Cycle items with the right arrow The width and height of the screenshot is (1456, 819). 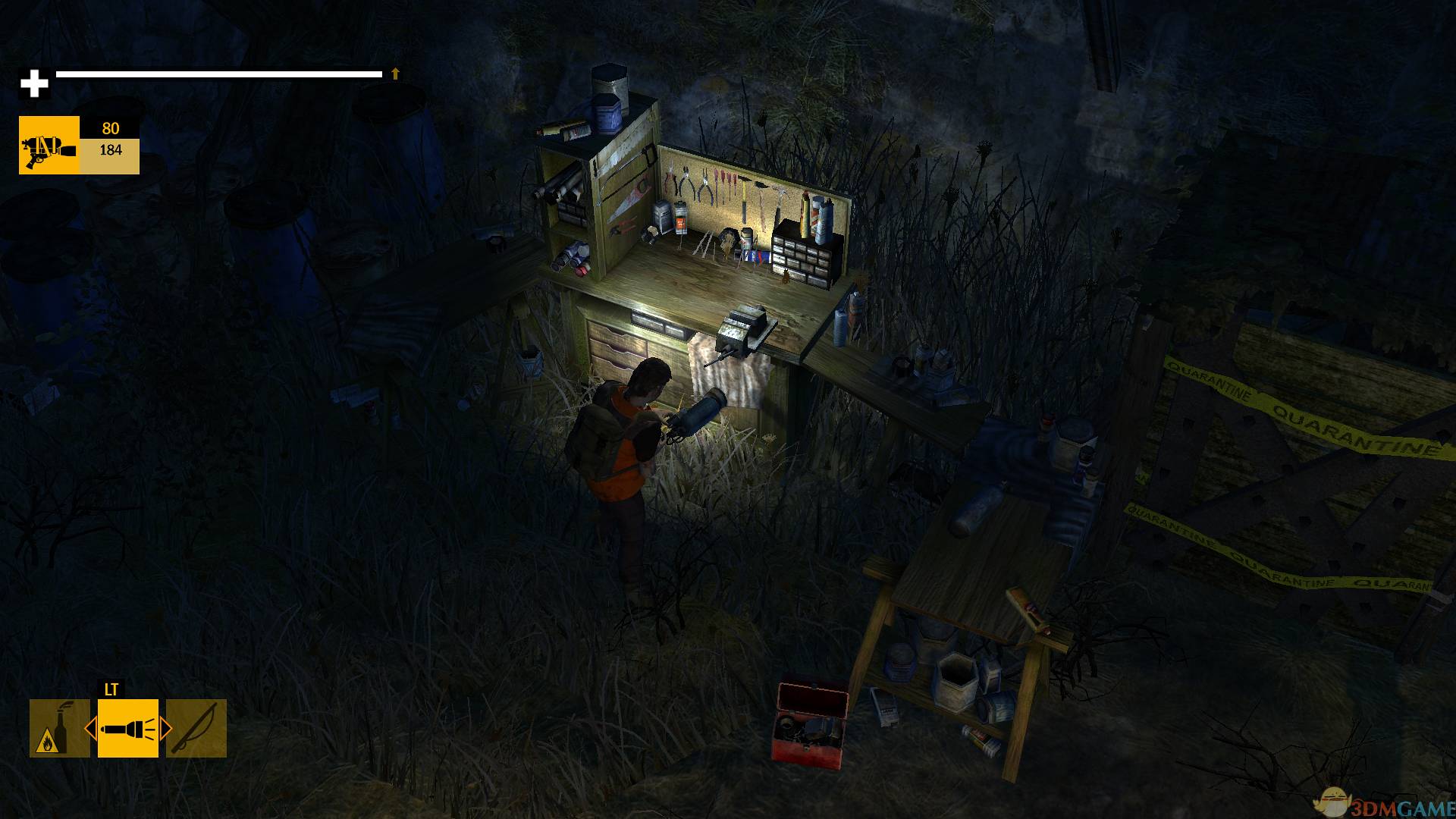coord(165,730)
